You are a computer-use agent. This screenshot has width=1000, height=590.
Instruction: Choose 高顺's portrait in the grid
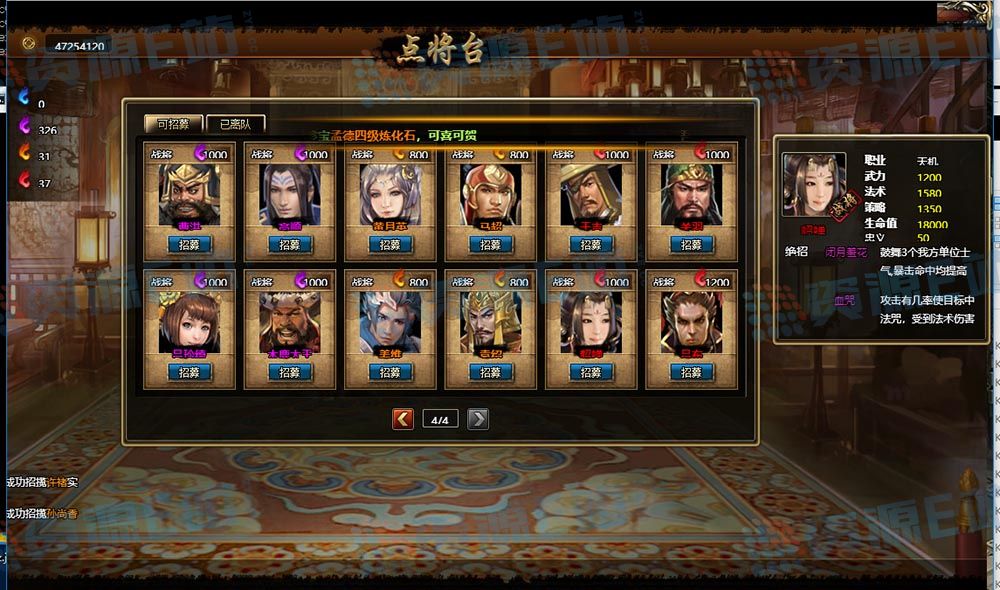(290, 193)
